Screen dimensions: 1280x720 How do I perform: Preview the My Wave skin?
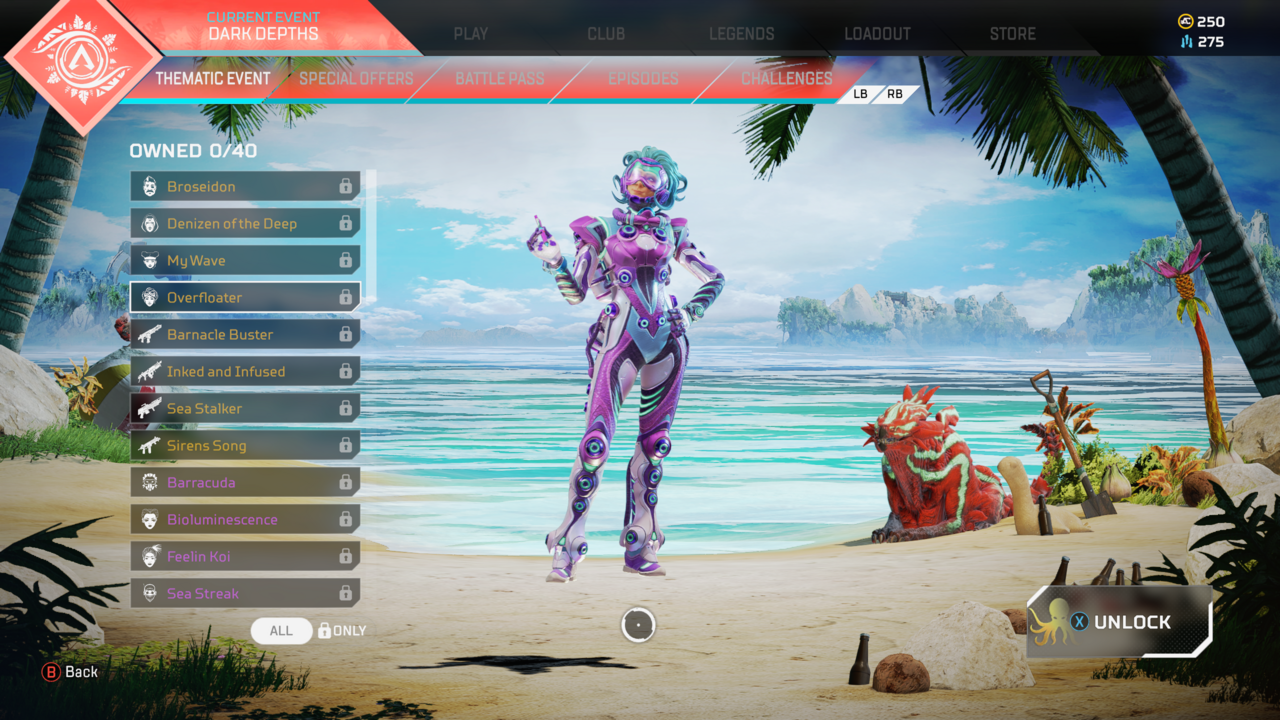(x=244, y=260)
